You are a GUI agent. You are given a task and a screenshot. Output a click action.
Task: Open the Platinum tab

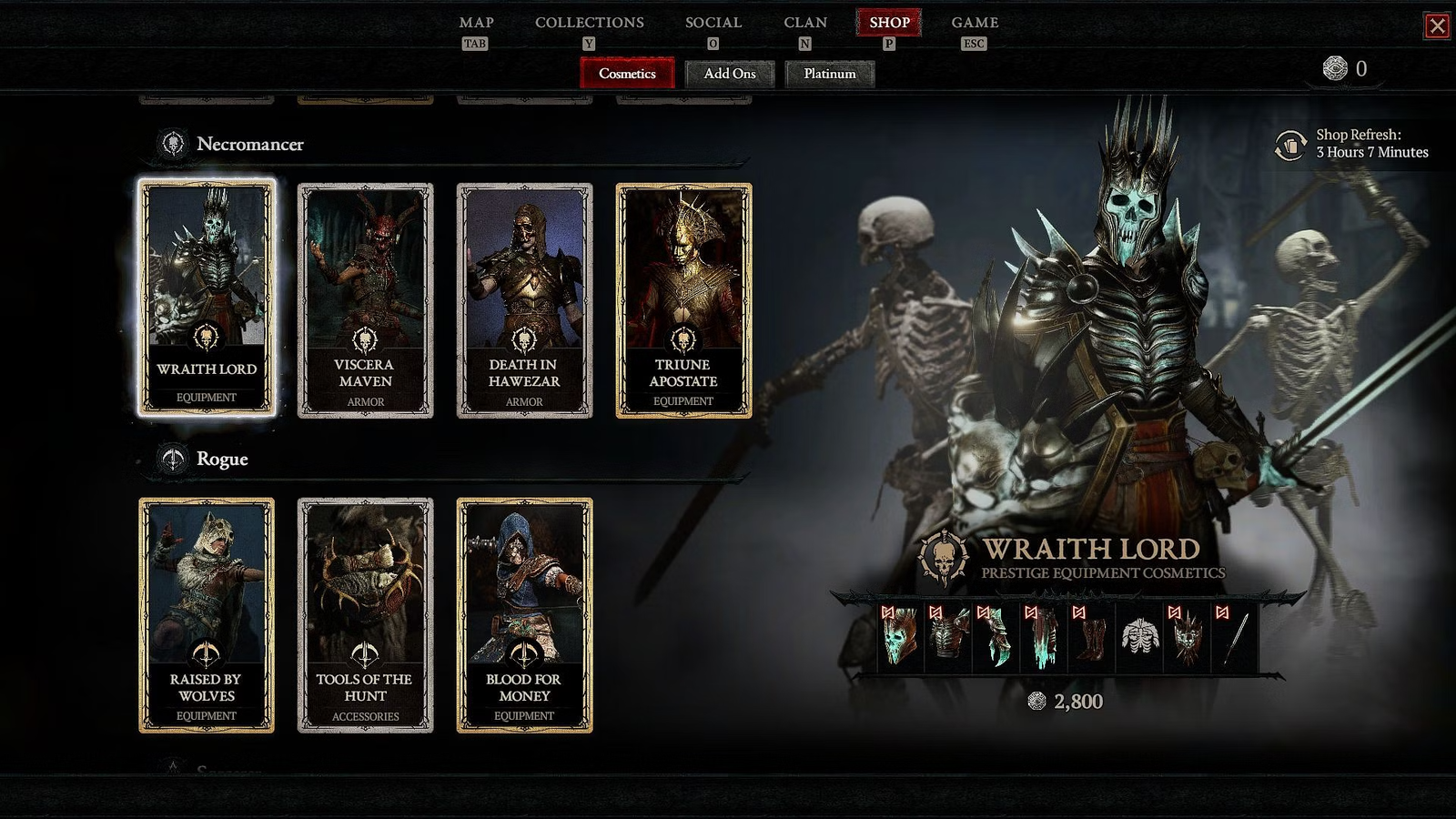point(829,74)
